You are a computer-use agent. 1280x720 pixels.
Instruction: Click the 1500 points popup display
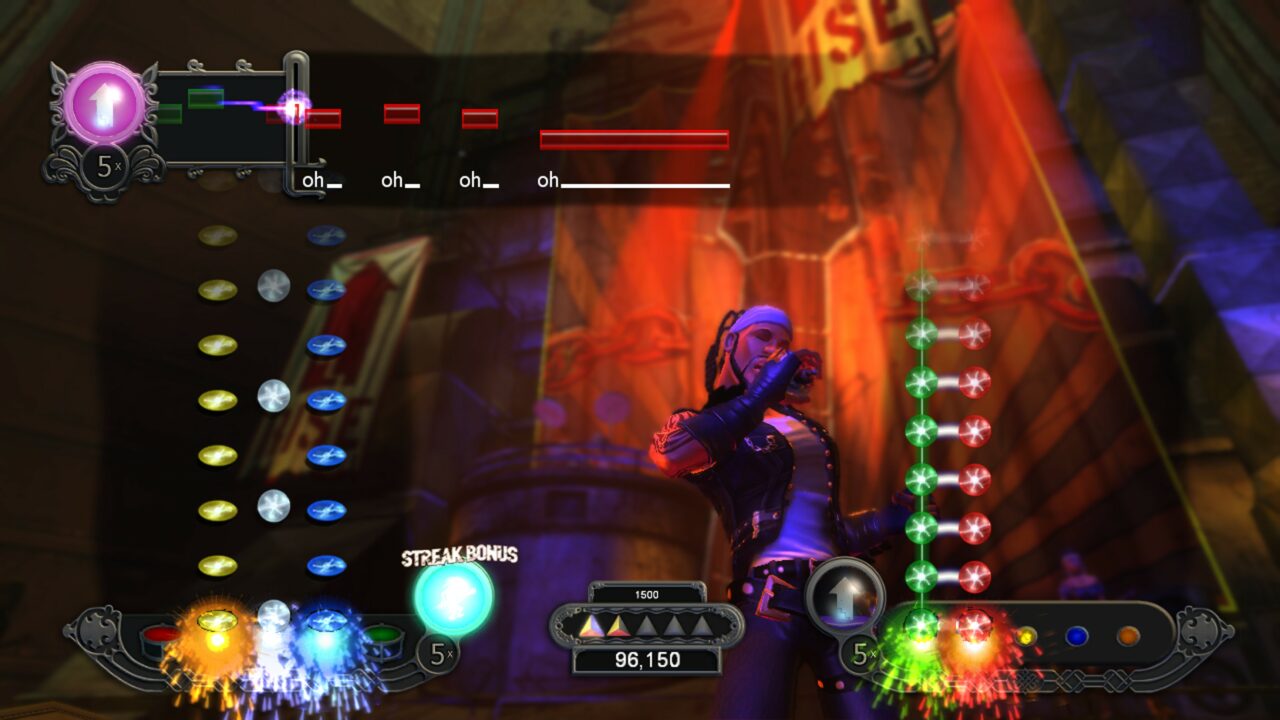(x=648, y=592)
